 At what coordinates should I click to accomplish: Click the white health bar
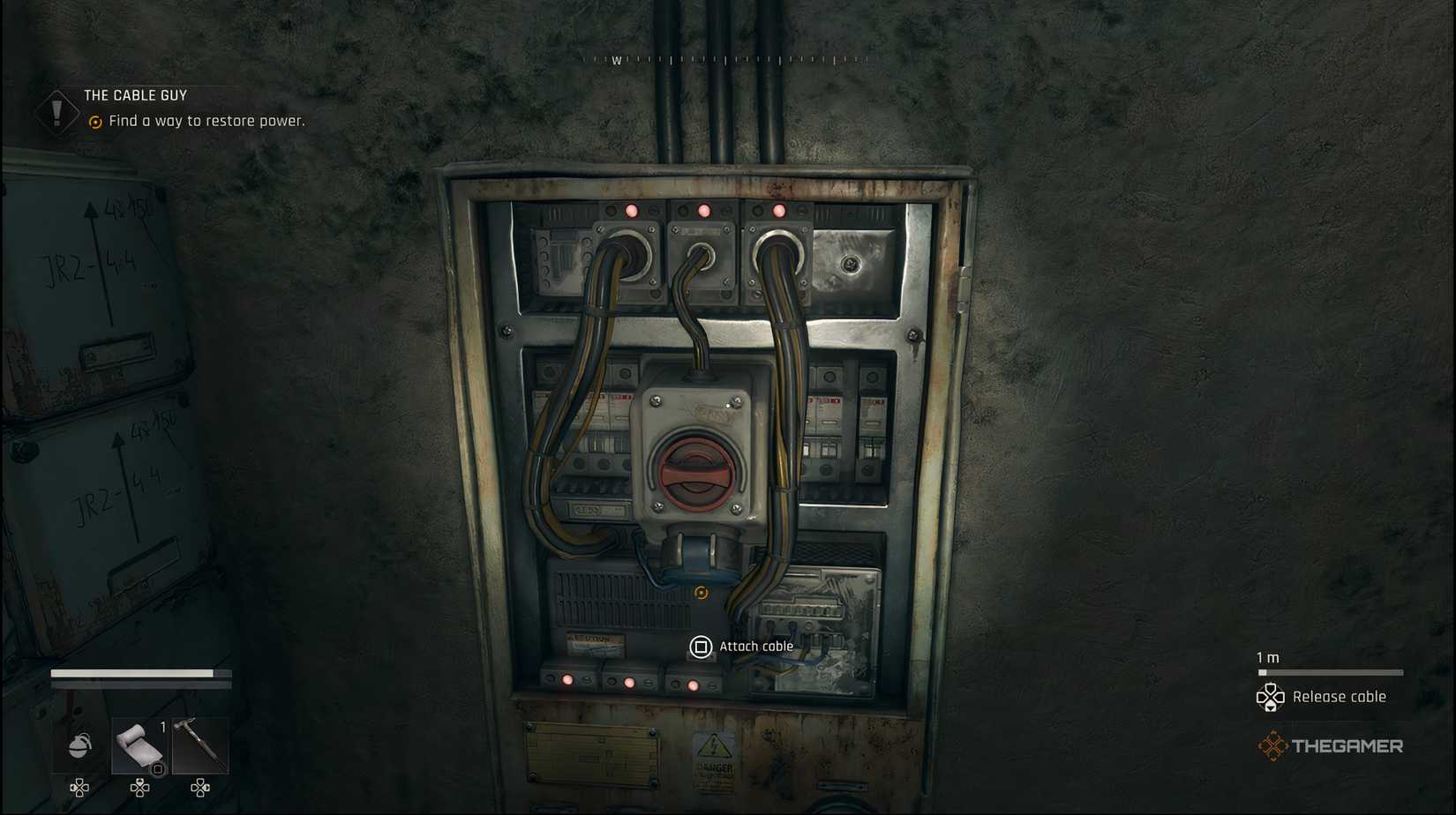point(134,672)
